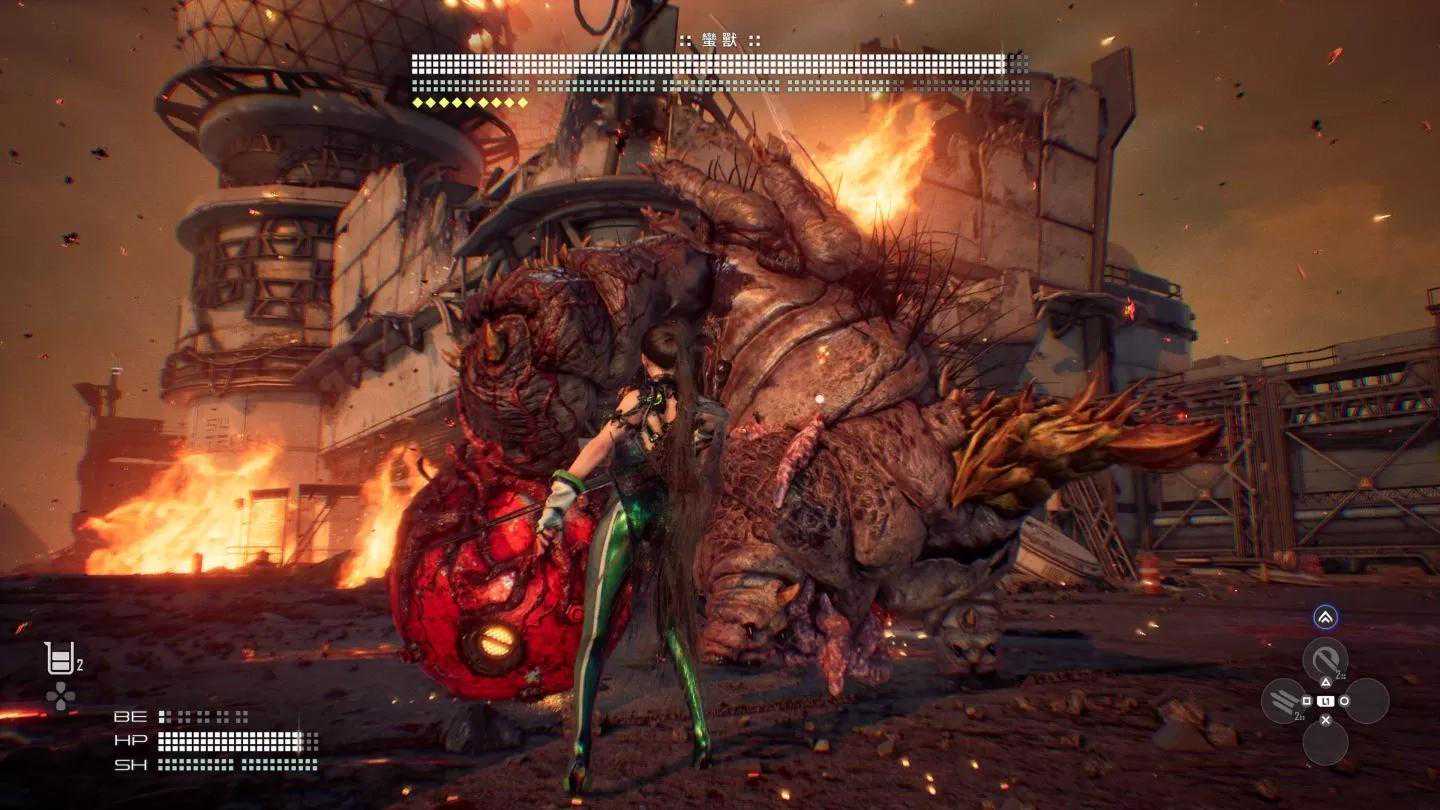Select the blue-ringed double chevron icon

(x=1325, y=618)
